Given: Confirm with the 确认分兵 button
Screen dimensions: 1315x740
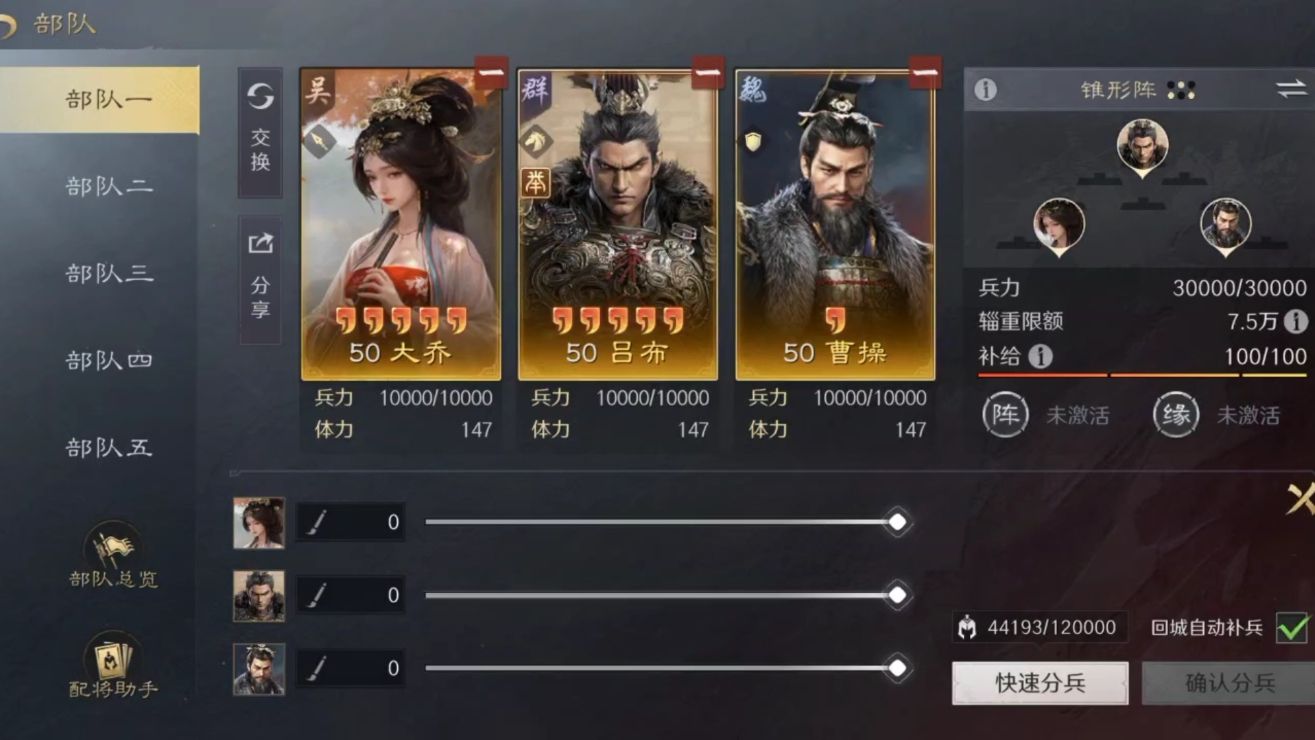Looking at the screenshot, I should (1230, 683).
